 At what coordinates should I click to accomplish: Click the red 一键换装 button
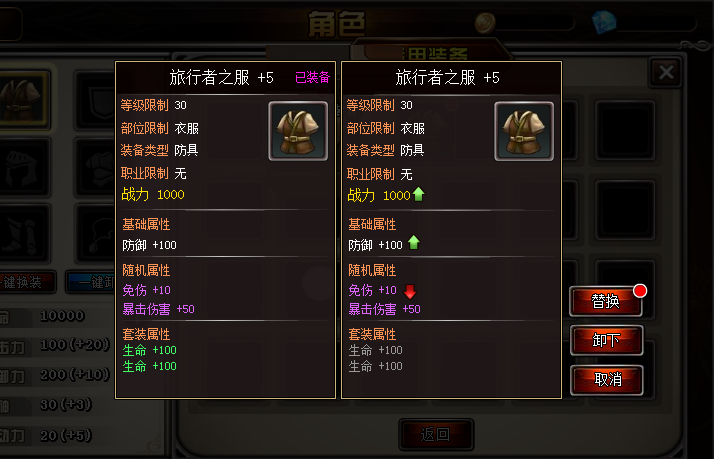point(25,282)
